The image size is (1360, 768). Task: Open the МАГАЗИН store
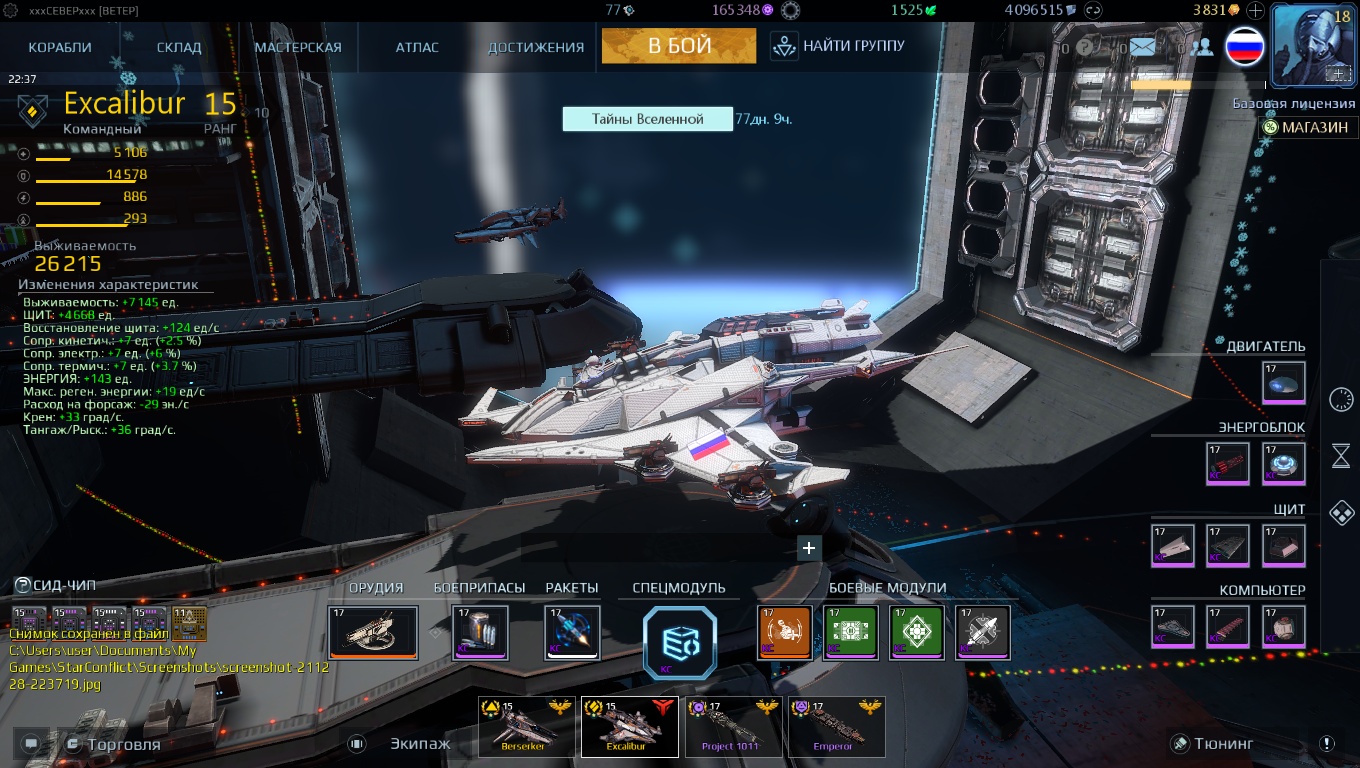[1310, 127]
